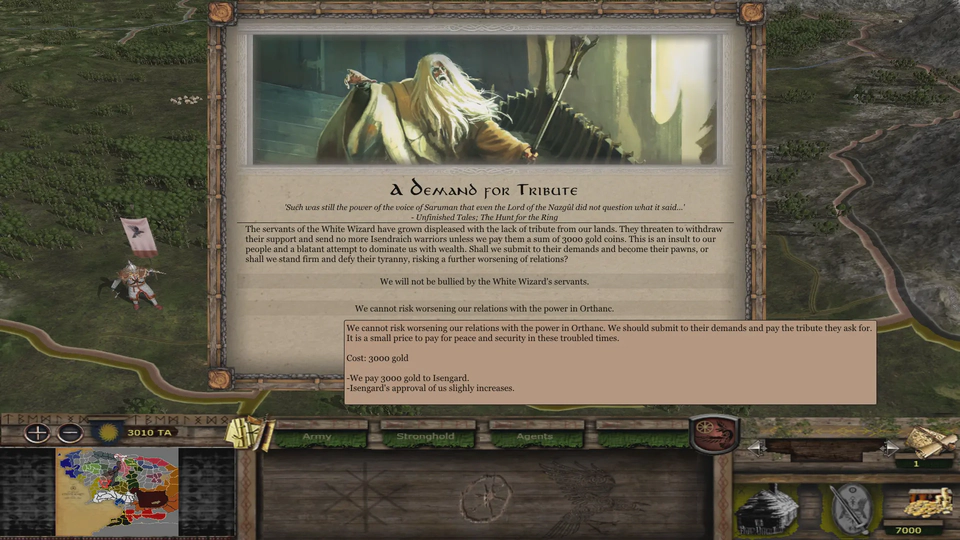Click the left arrow of the selector bar
The width and height of the screenshot is (960, 540).
tap(755, 446)
